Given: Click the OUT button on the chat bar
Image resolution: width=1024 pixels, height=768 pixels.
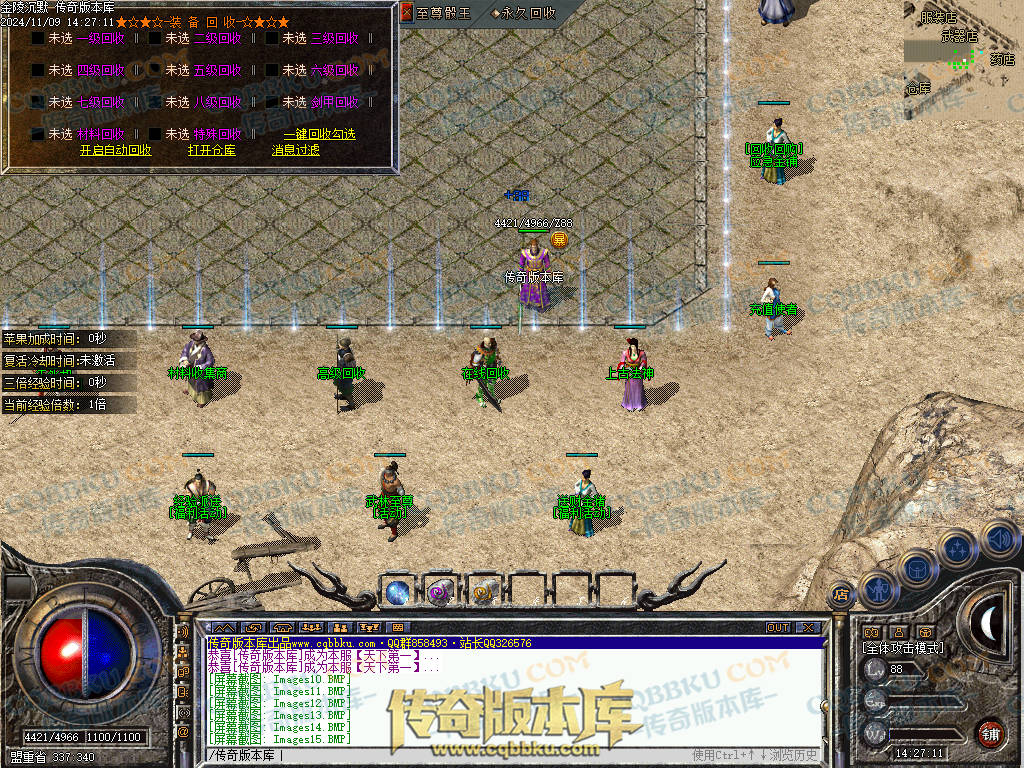Looking at the screenshot, I should (x=777, y=628).
